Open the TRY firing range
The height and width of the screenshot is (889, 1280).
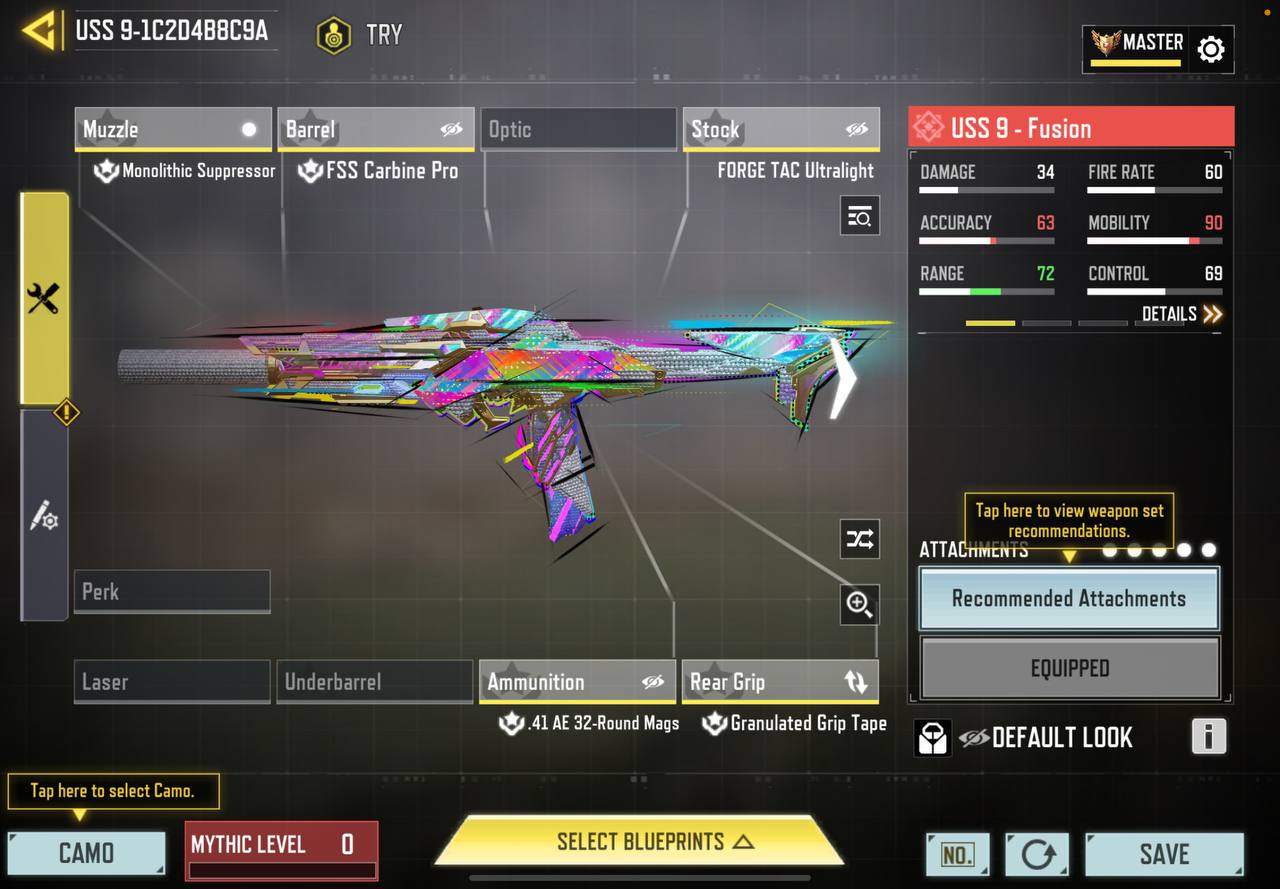click(360, 35)
